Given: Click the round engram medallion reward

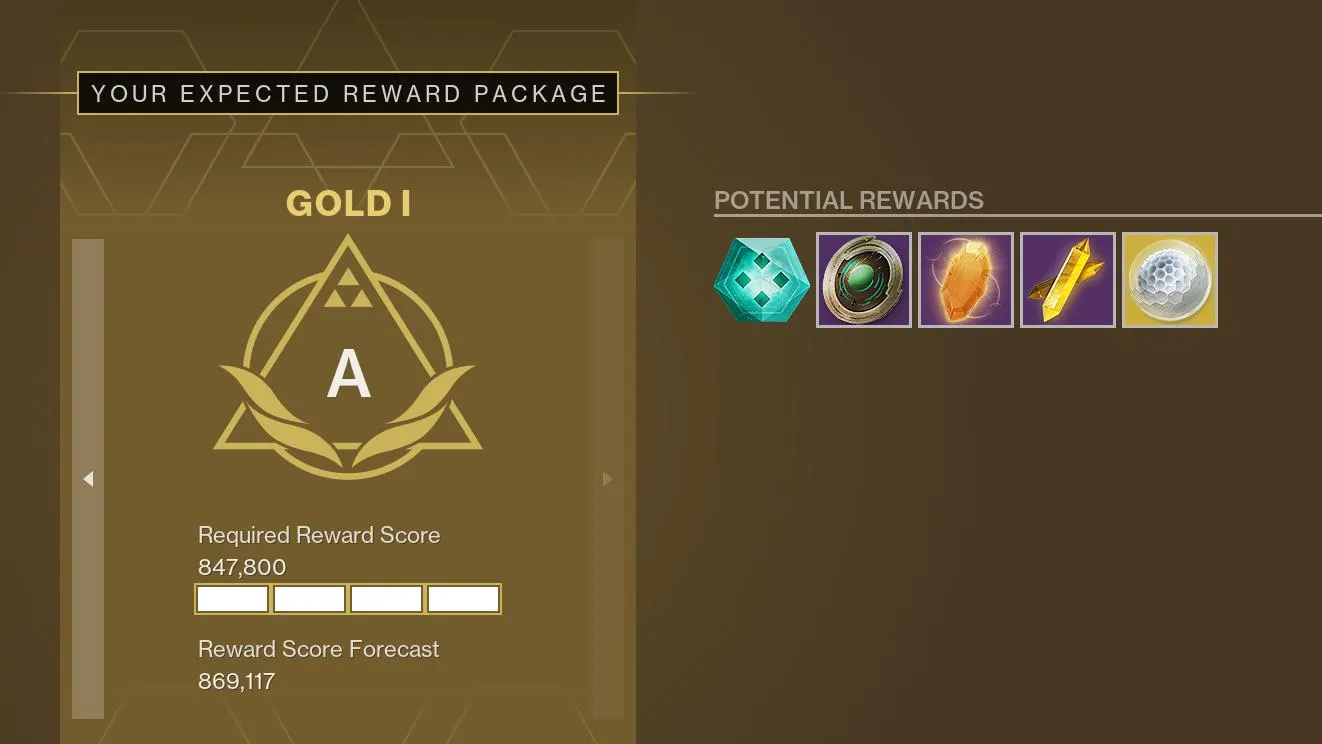Looking at the screenshot, I should click(863, 280).
